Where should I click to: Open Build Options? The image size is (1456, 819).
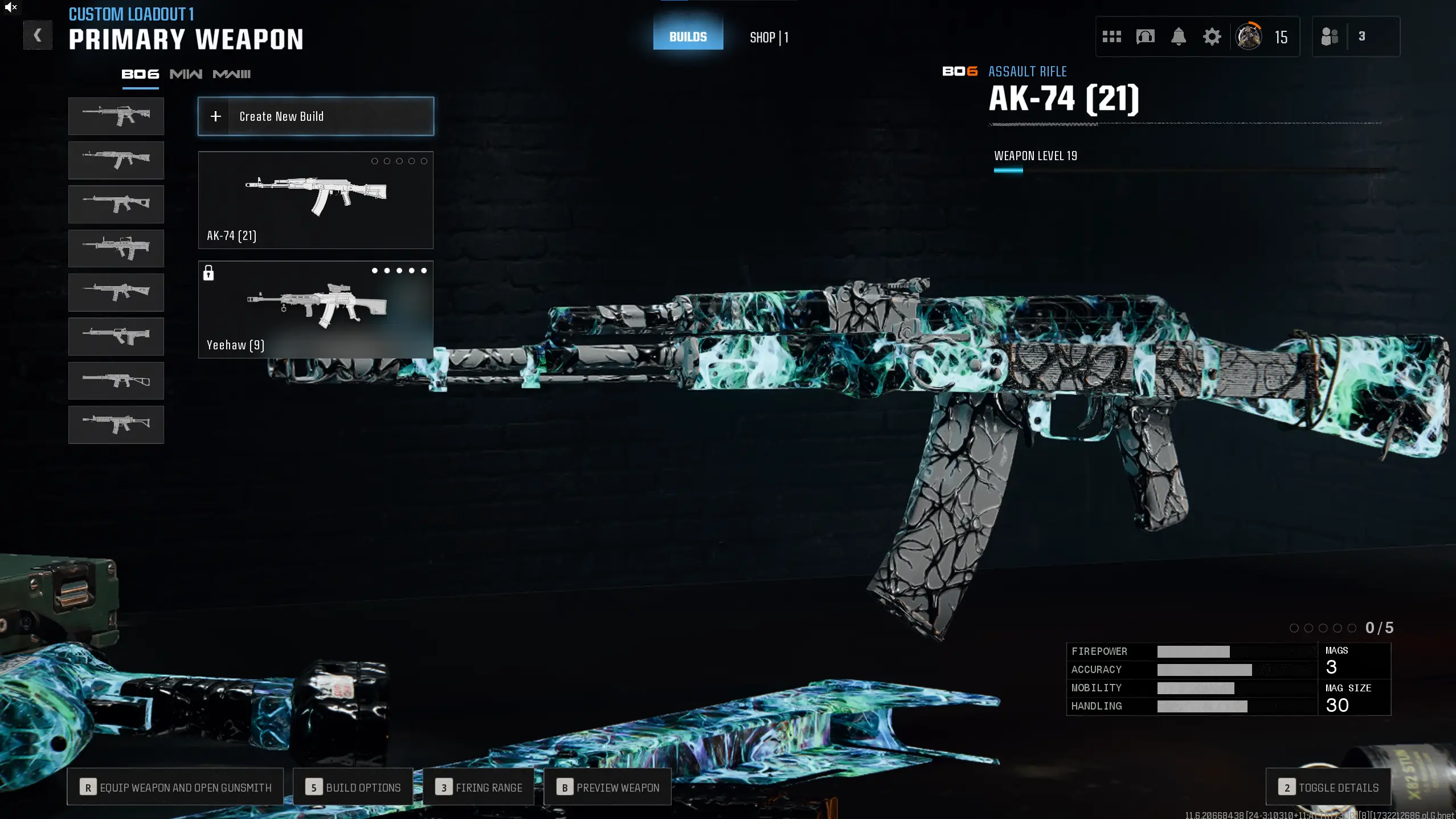click(353, 787)
